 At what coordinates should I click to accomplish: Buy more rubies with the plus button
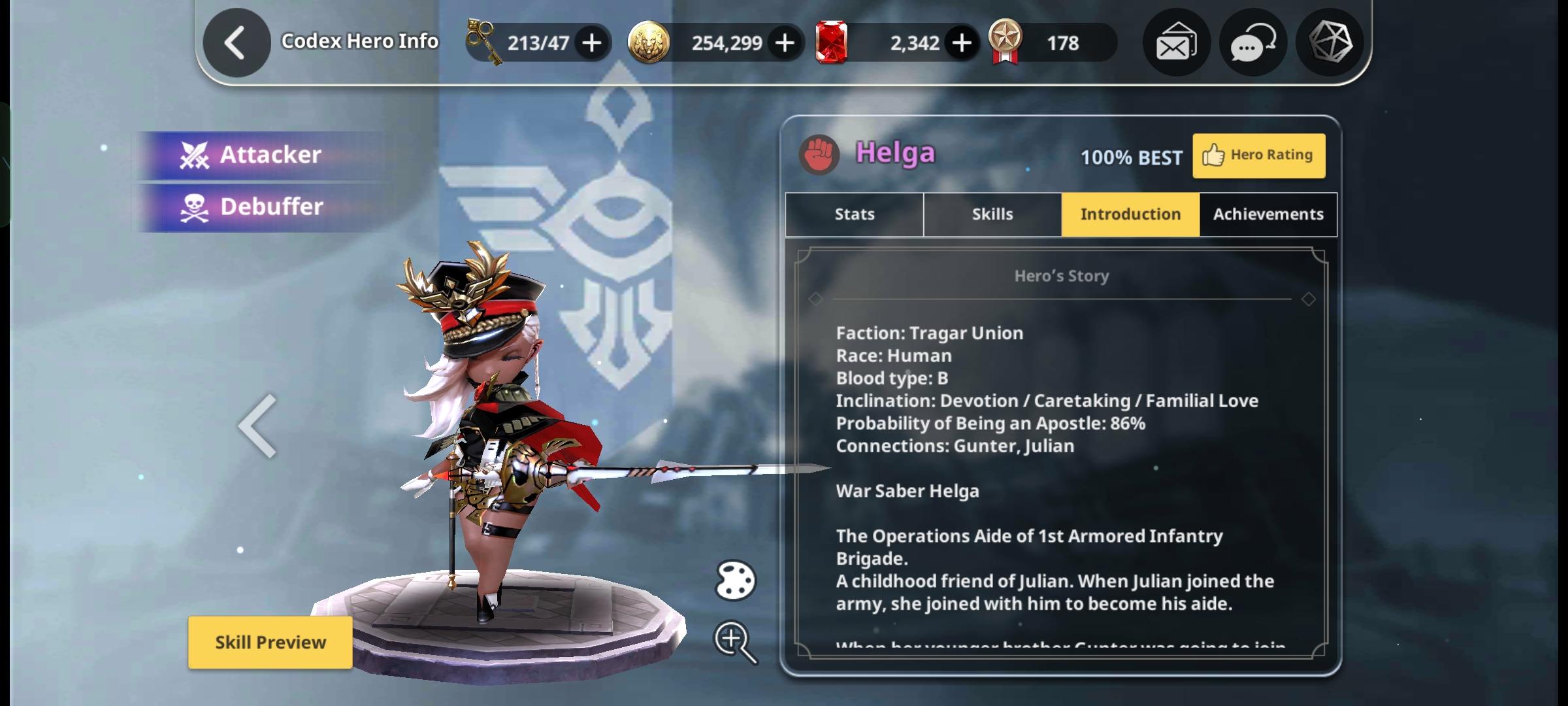[961, 43]
